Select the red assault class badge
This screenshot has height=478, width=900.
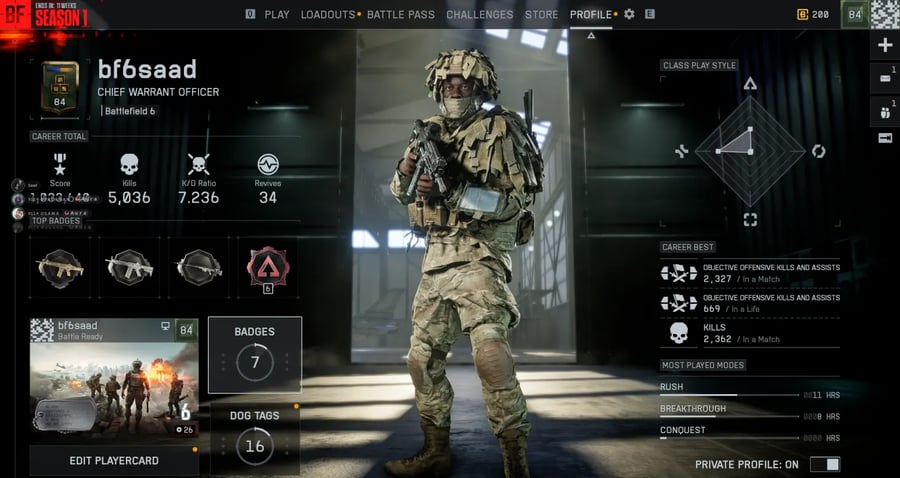tap(268, 266)
